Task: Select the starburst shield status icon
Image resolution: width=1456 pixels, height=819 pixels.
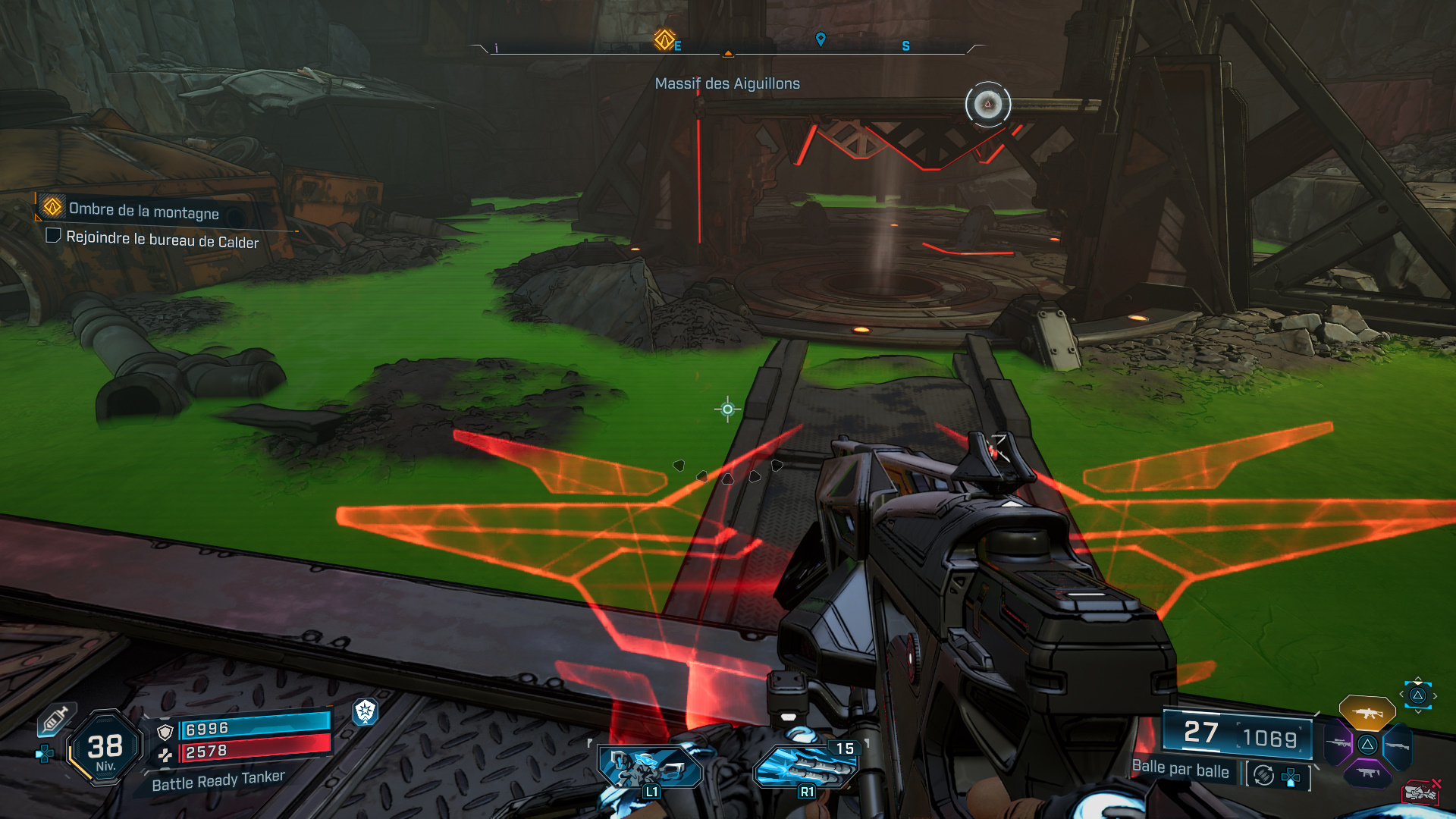Action: 366,711
